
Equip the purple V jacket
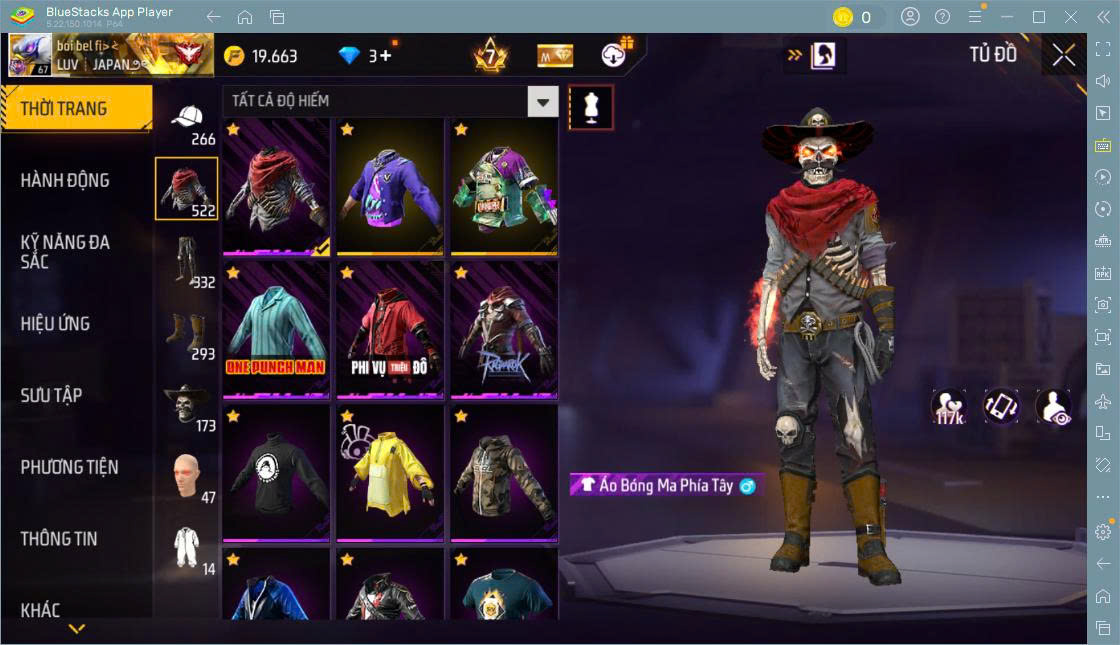click(390, 186)
